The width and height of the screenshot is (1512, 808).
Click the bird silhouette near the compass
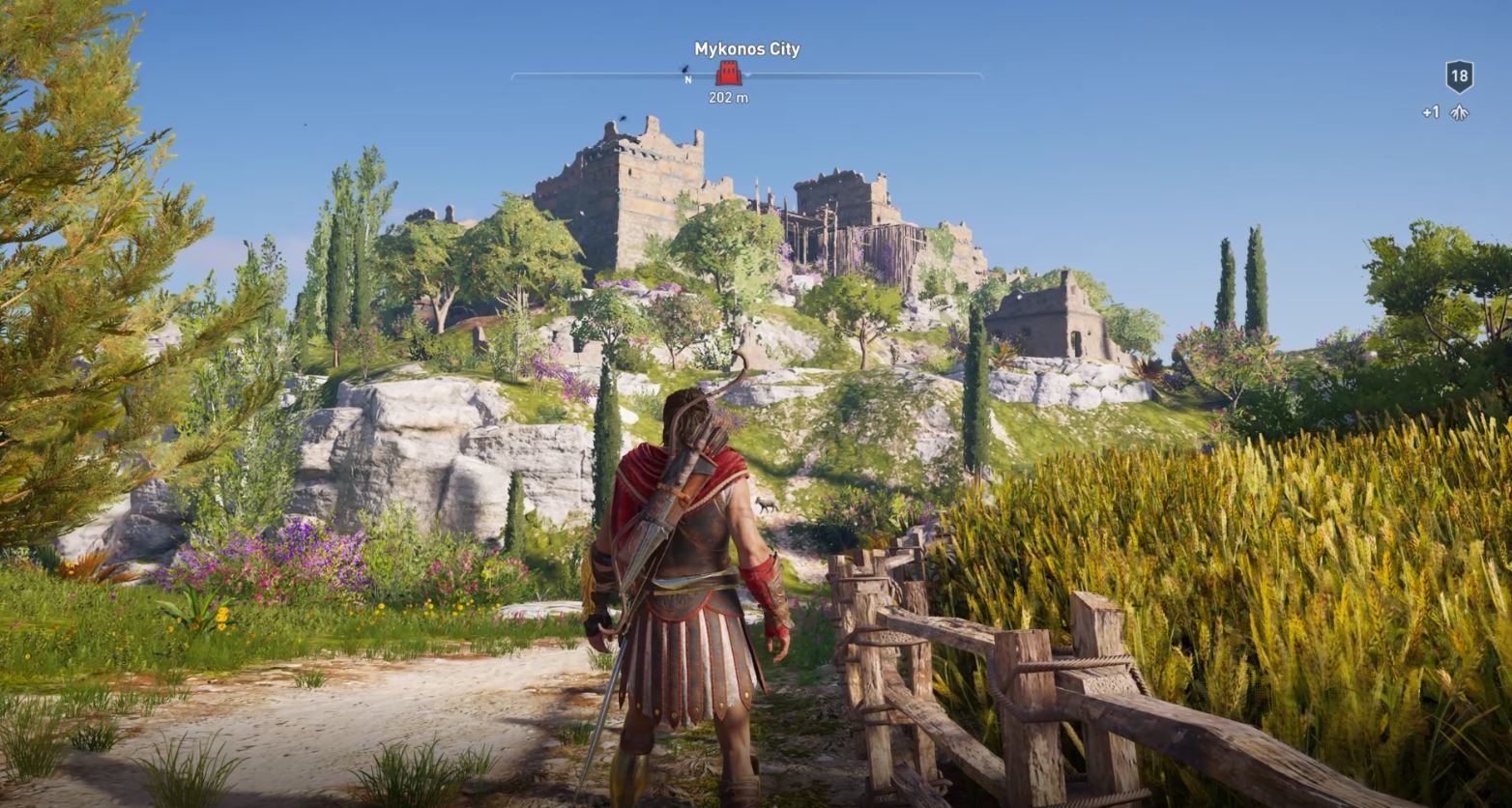(683, 69)
